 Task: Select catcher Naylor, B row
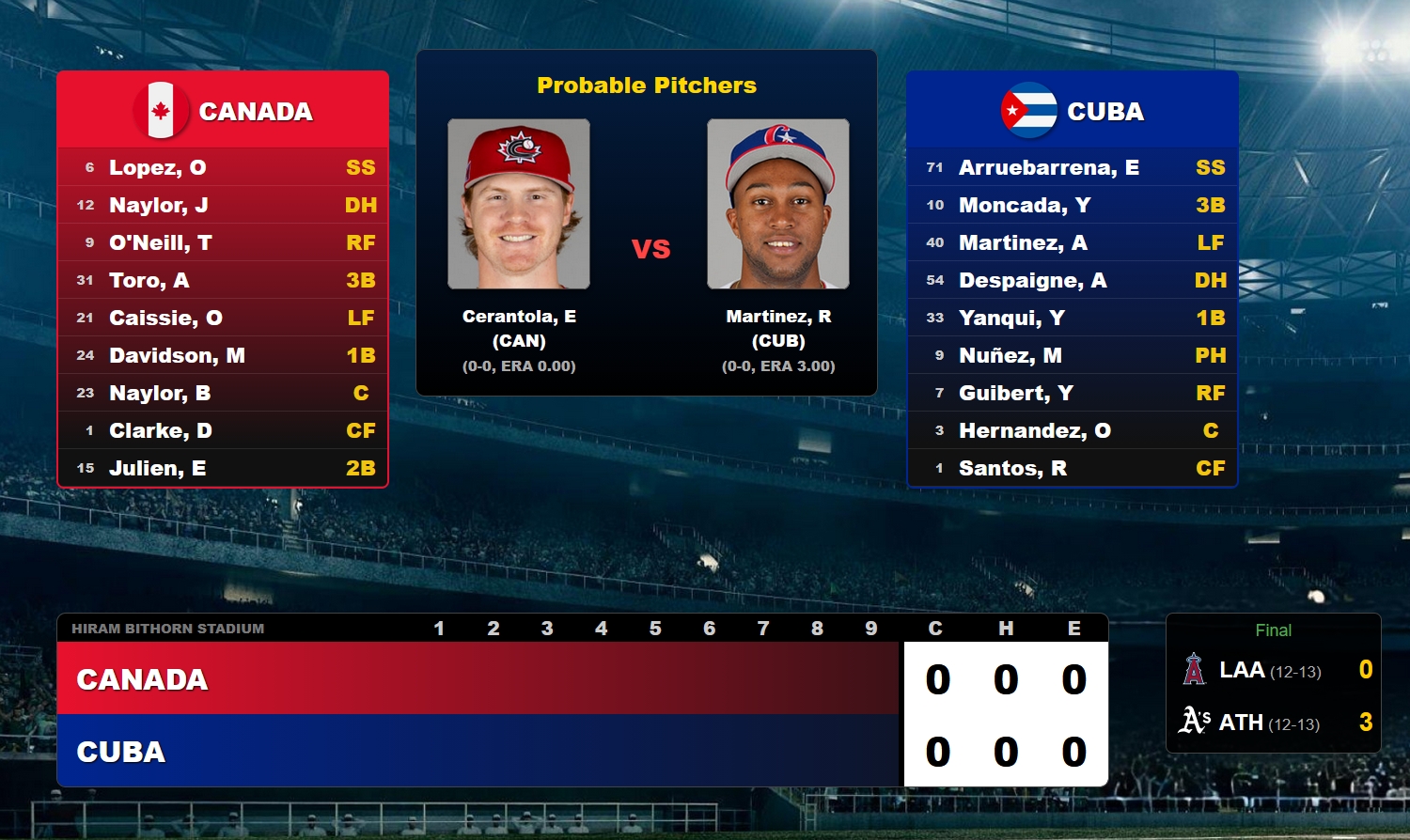pos(223,393)
